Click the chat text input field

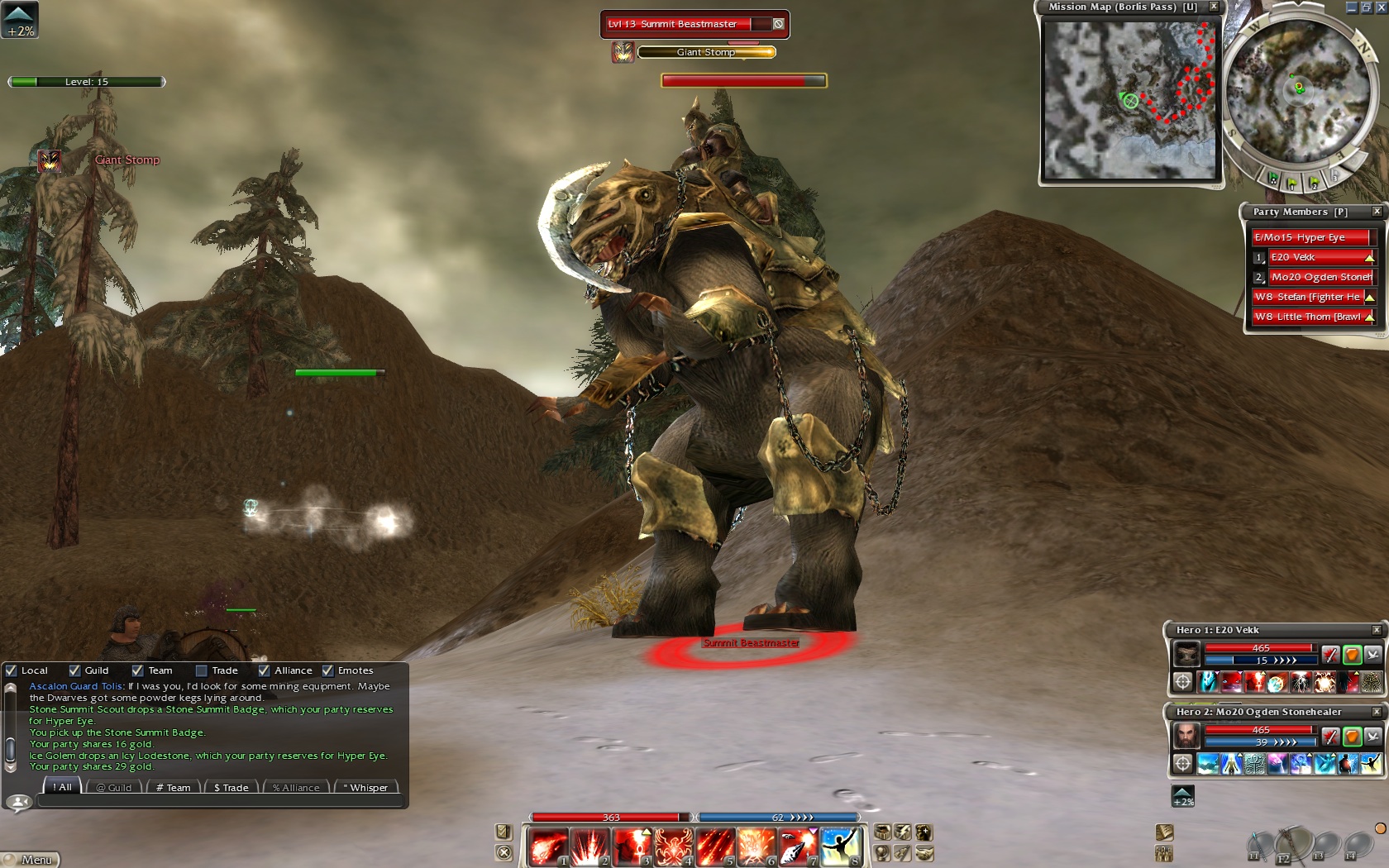coord(219,801)
